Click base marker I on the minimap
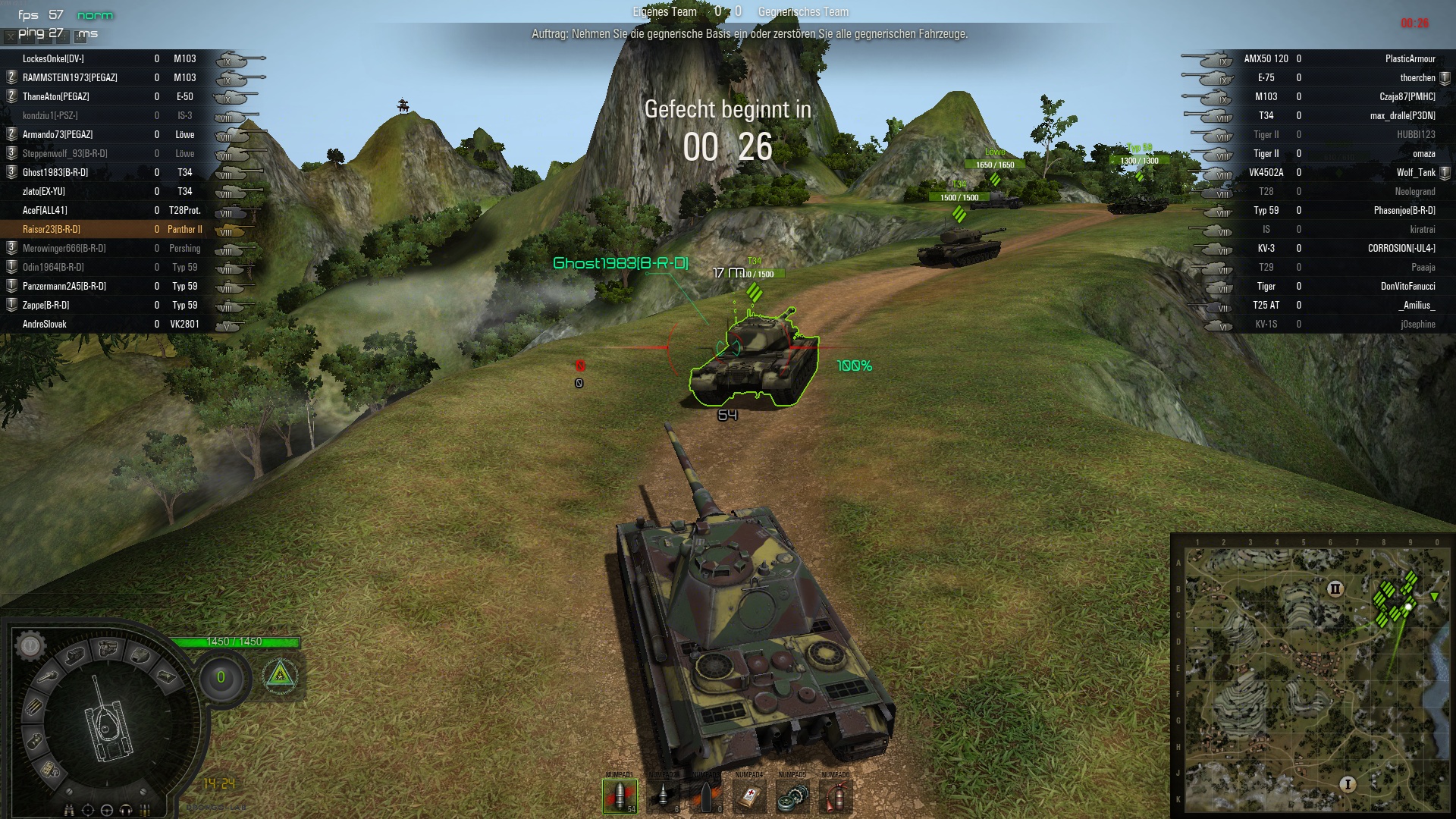Viewport: 1456px width, 819px height. pyautogui.click(x=1348, y=784)
